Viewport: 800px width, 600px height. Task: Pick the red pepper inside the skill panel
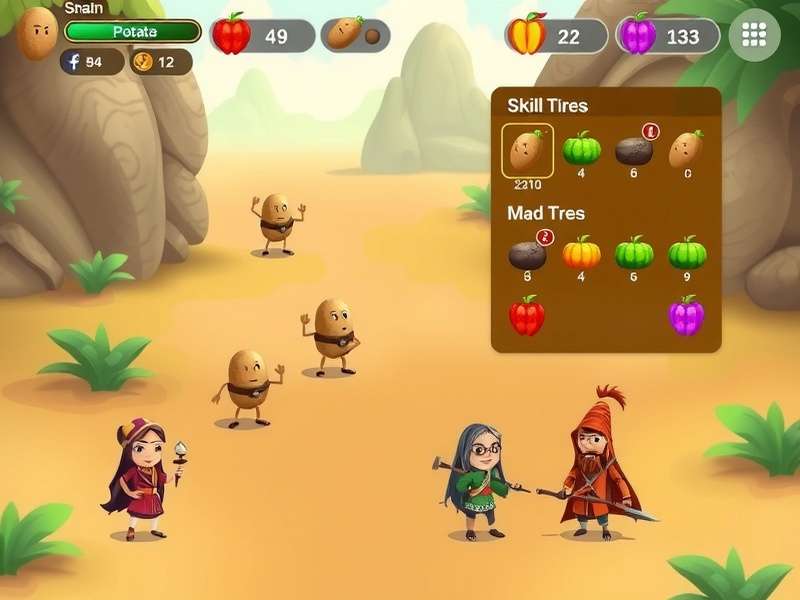click(x=527, y=316)
